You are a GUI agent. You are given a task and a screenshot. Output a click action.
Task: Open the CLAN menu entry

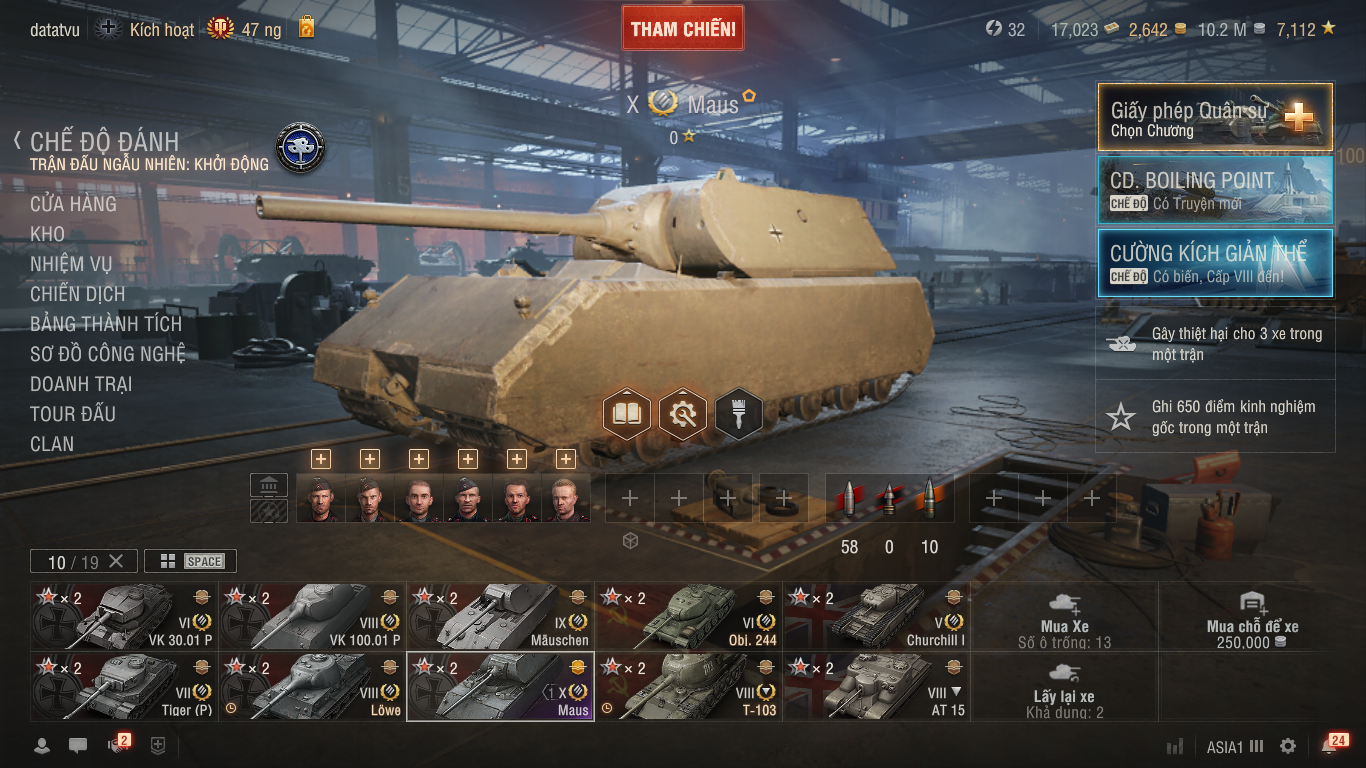(x=52, y=444)
